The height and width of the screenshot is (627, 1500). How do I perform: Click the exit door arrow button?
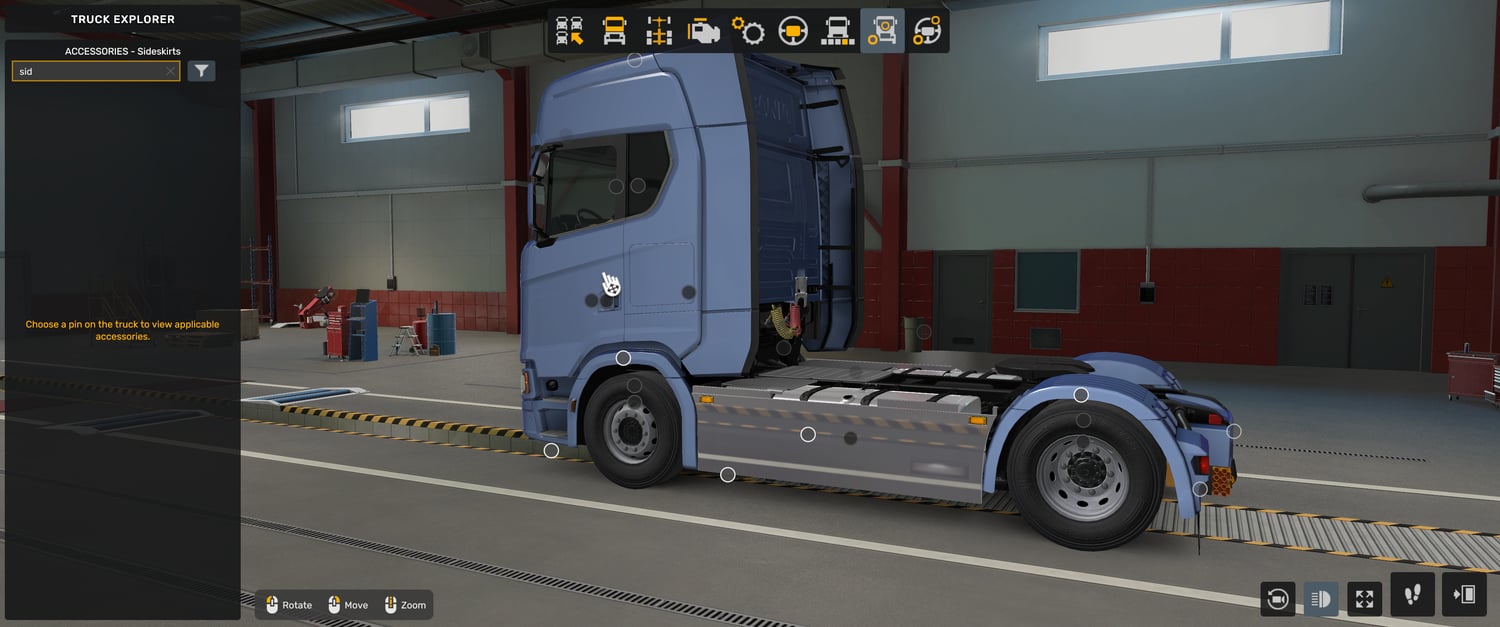1464,595
